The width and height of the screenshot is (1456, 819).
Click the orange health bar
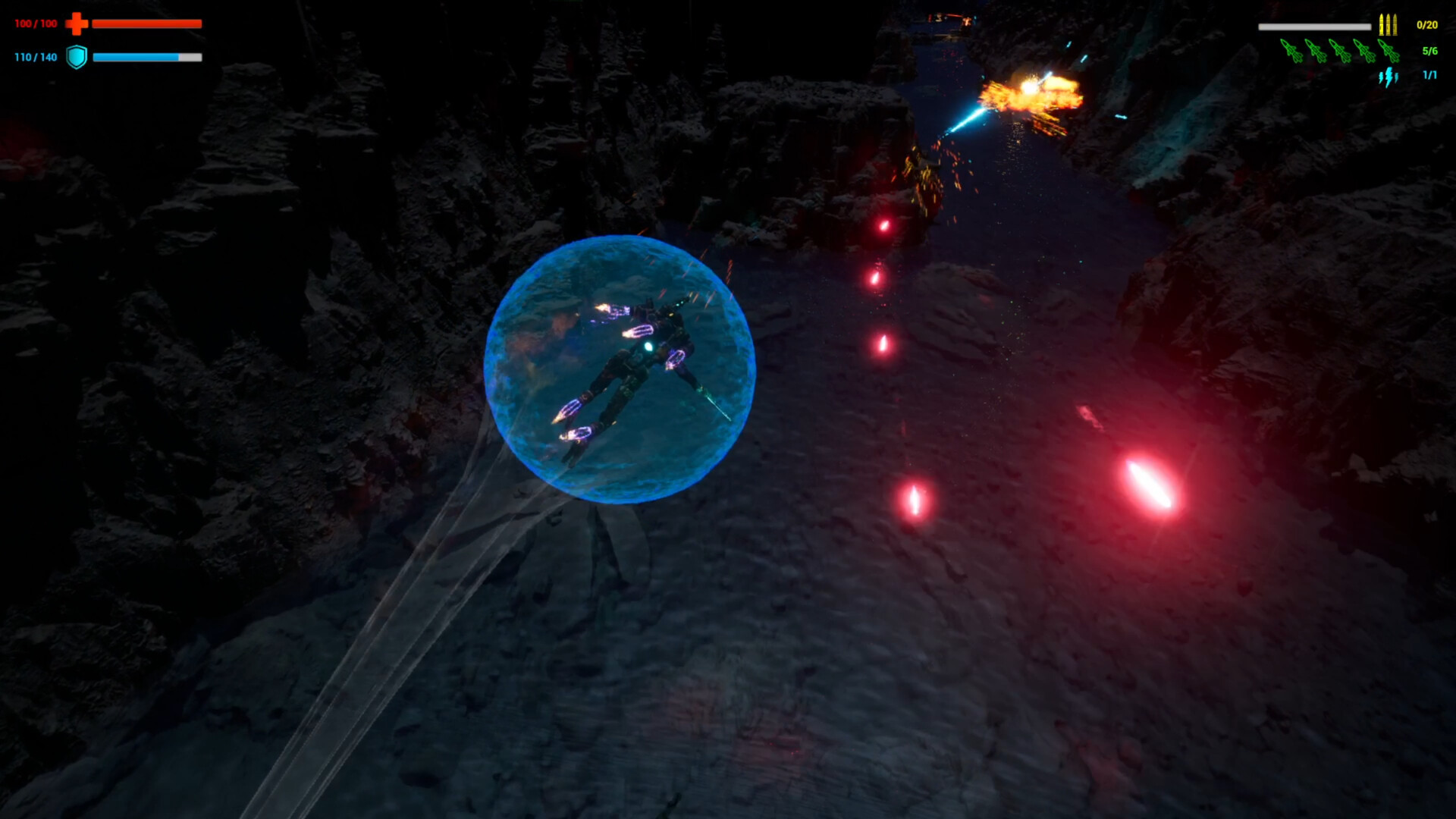(x=148, y=24)
